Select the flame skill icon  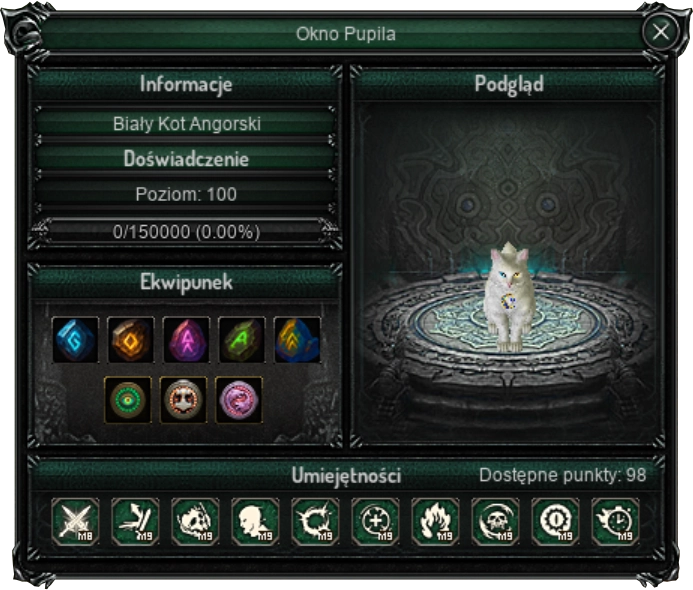(436, 521)
